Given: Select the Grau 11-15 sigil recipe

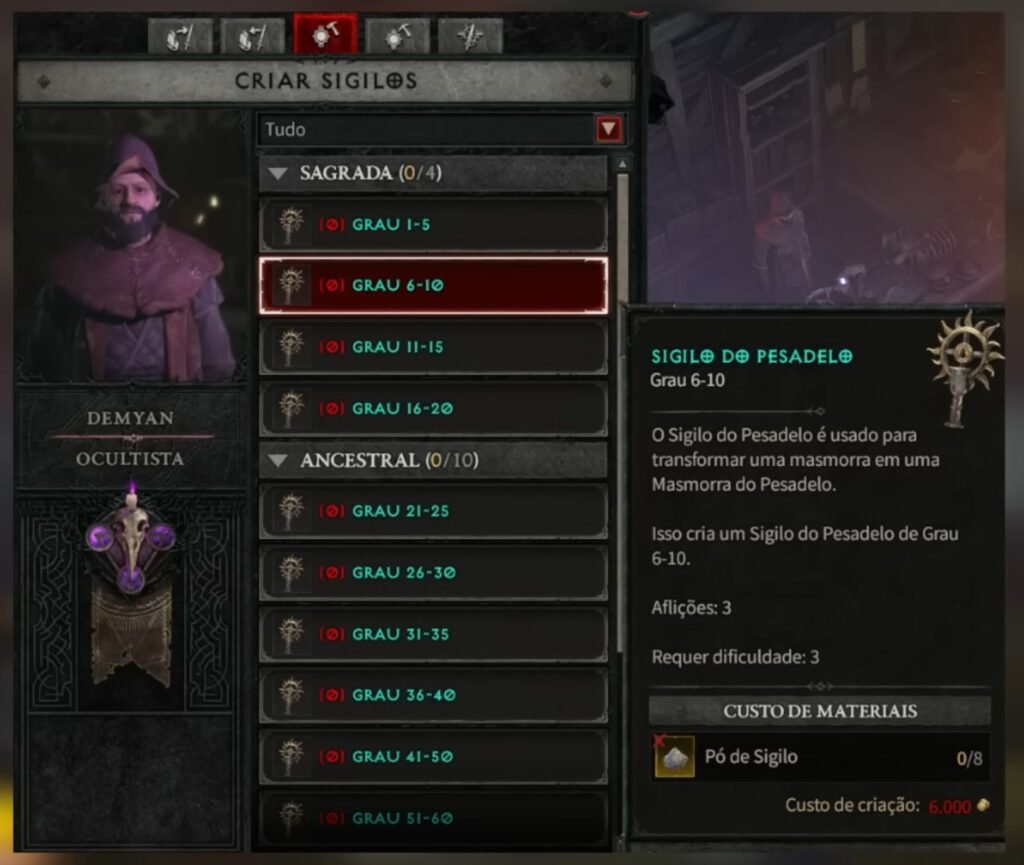Looking at the screenshot, I should coord(433,347).
